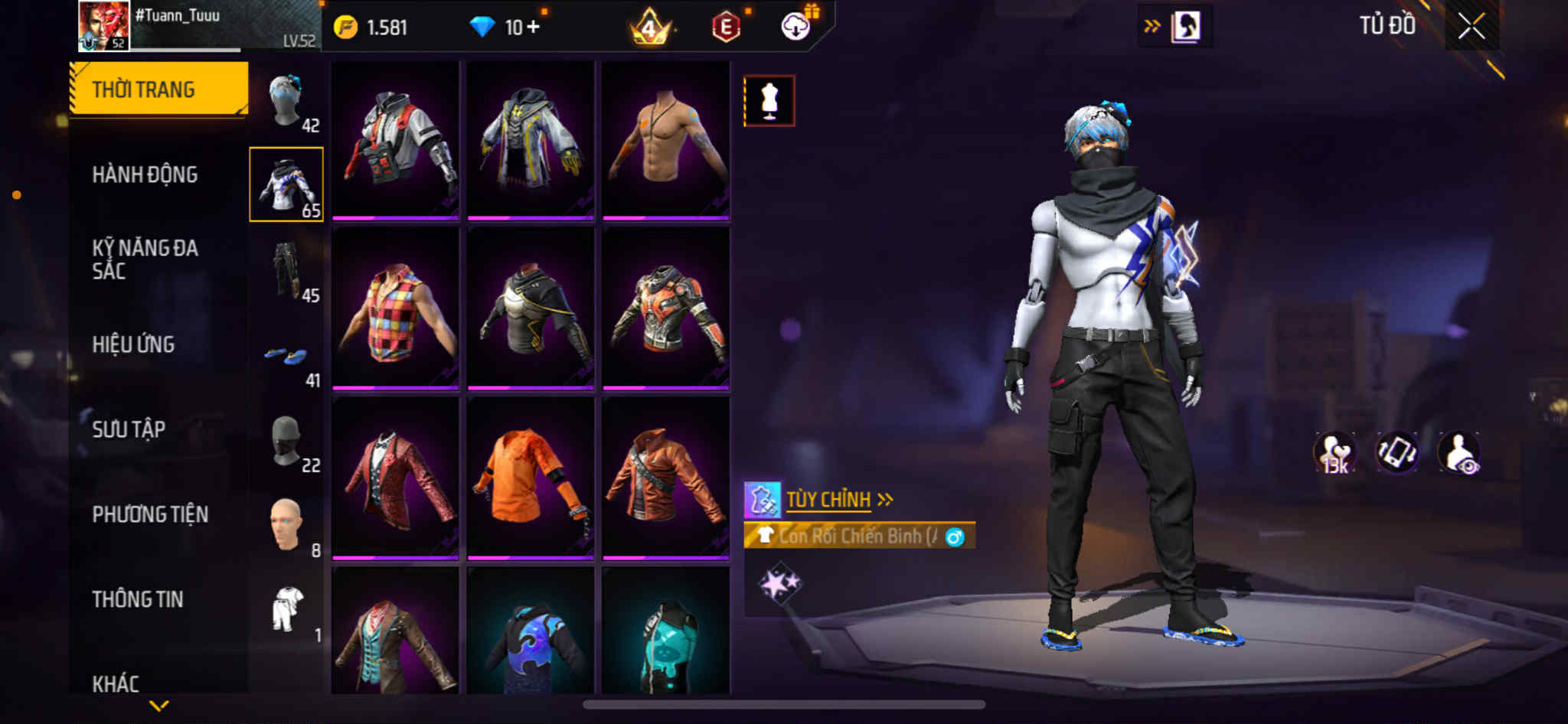Open the THỜI TRANG category
The width and height of the screenshot is (1568, 724).
[158, 90]
